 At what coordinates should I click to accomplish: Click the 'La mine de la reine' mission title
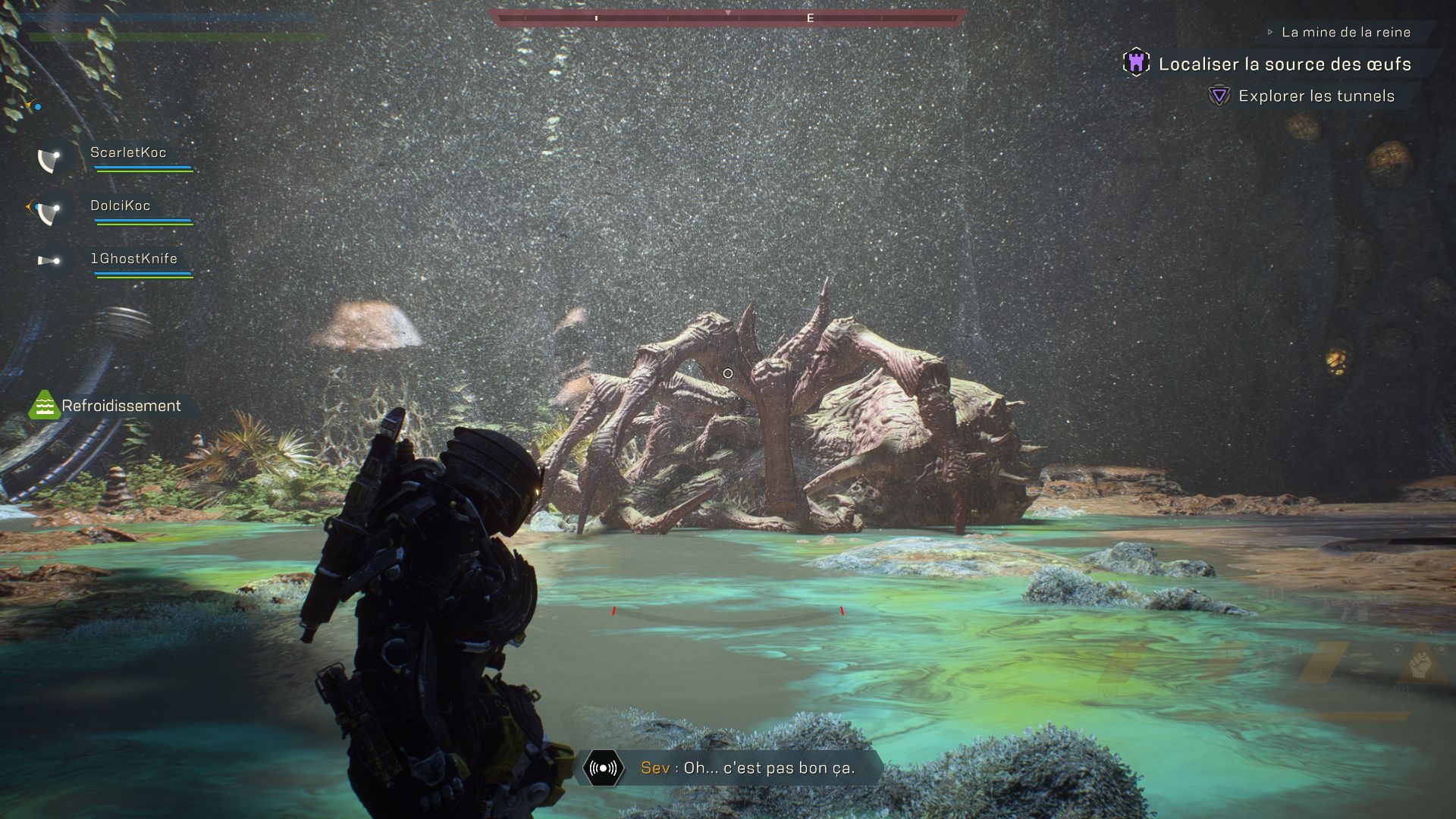coord(1345,33)
